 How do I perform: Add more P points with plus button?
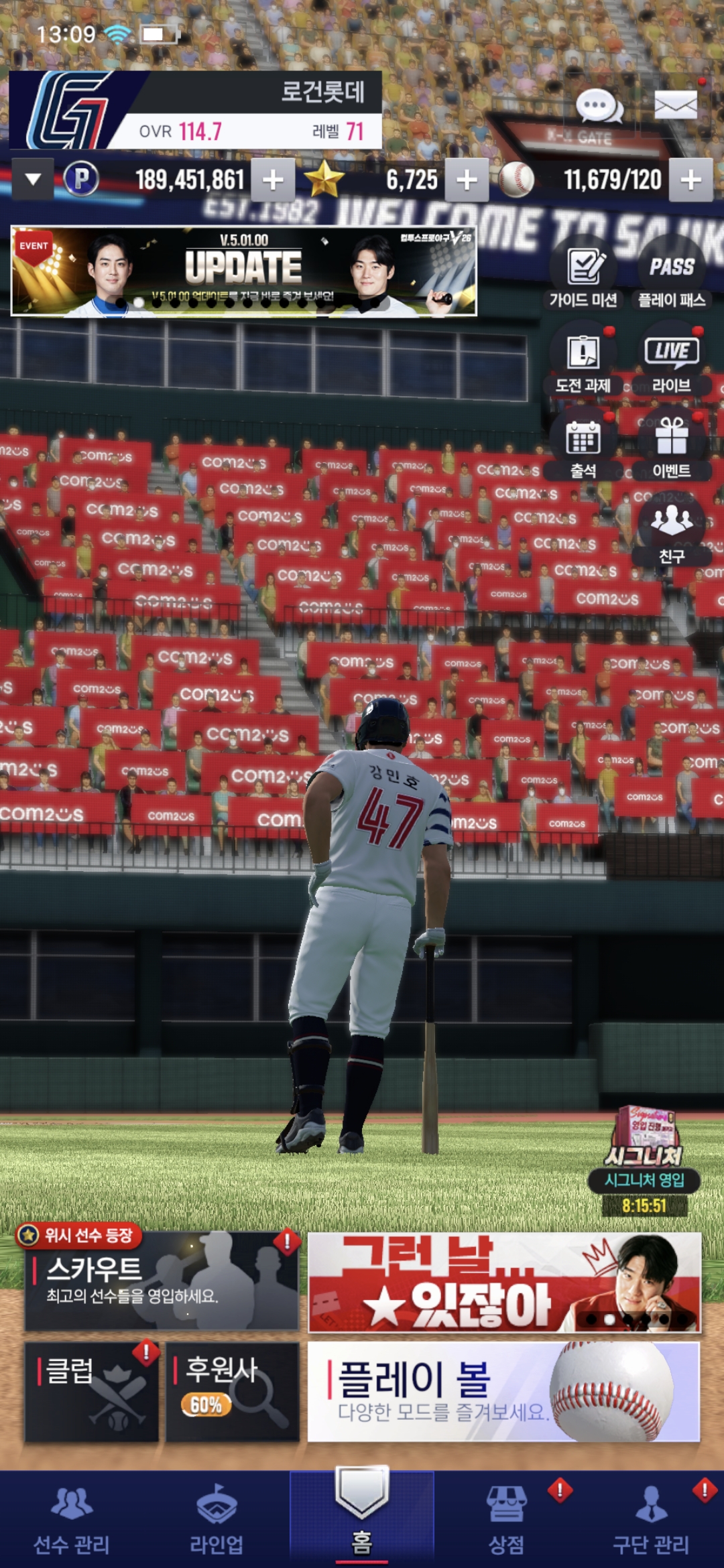pos(273,180)
